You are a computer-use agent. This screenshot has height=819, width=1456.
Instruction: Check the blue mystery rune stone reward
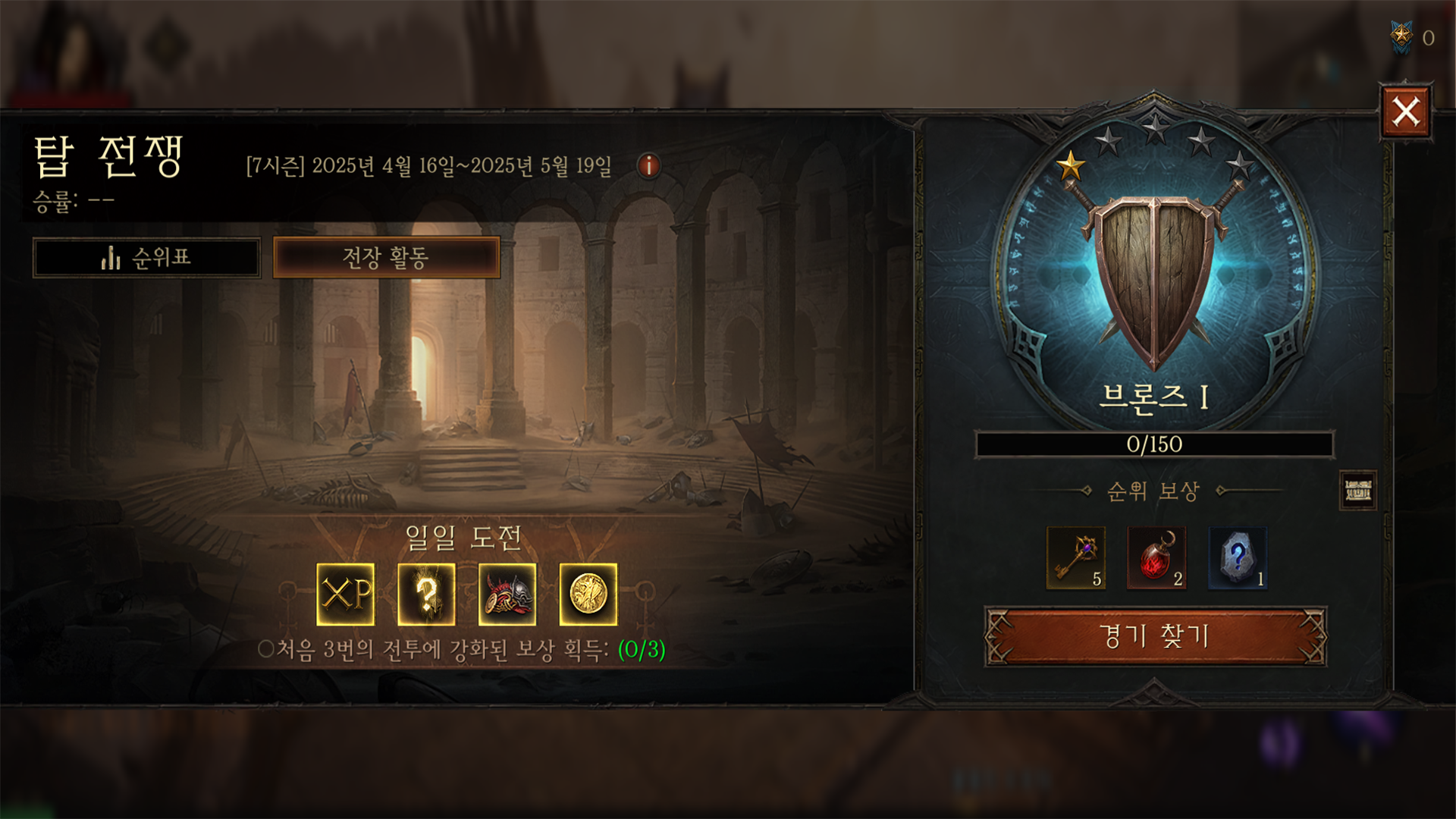coord(1238,558)
